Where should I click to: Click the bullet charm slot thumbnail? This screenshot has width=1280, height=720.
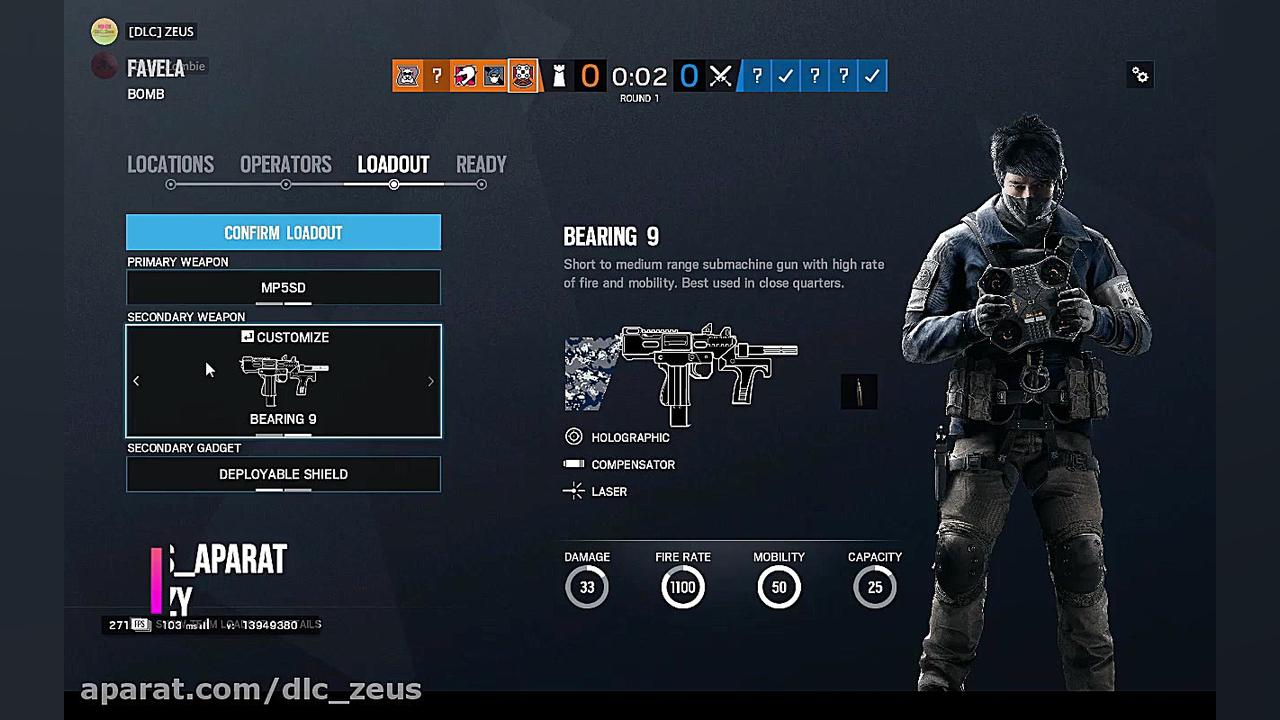tap(859, 391)
